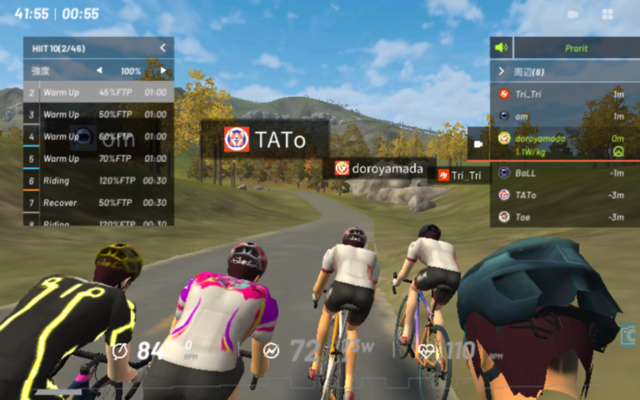Open the Prarit header button

click(576, 47)
